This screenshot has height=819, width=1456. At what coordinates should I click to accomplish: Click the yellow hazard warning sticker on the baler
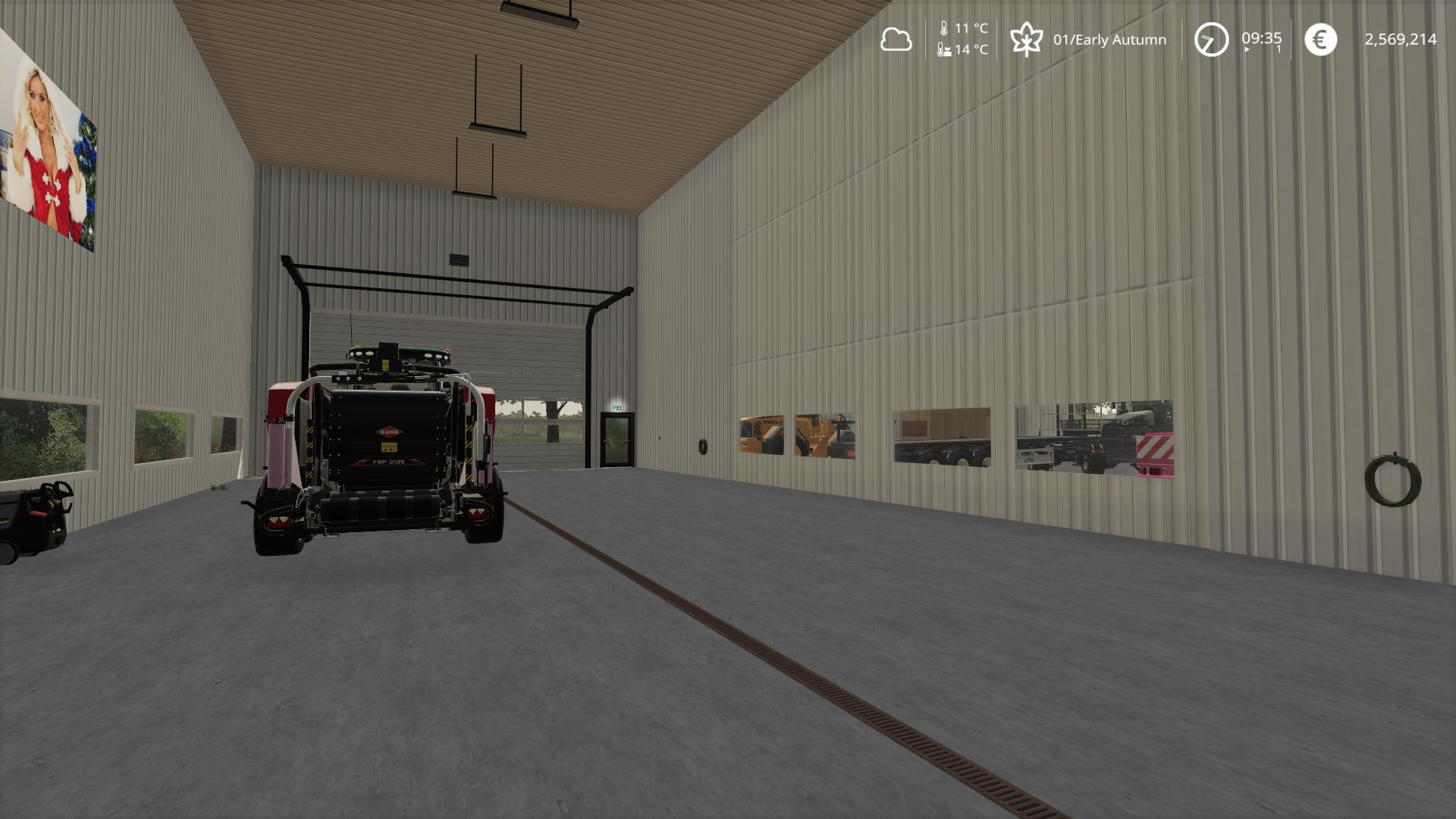(x=389, y=446)
